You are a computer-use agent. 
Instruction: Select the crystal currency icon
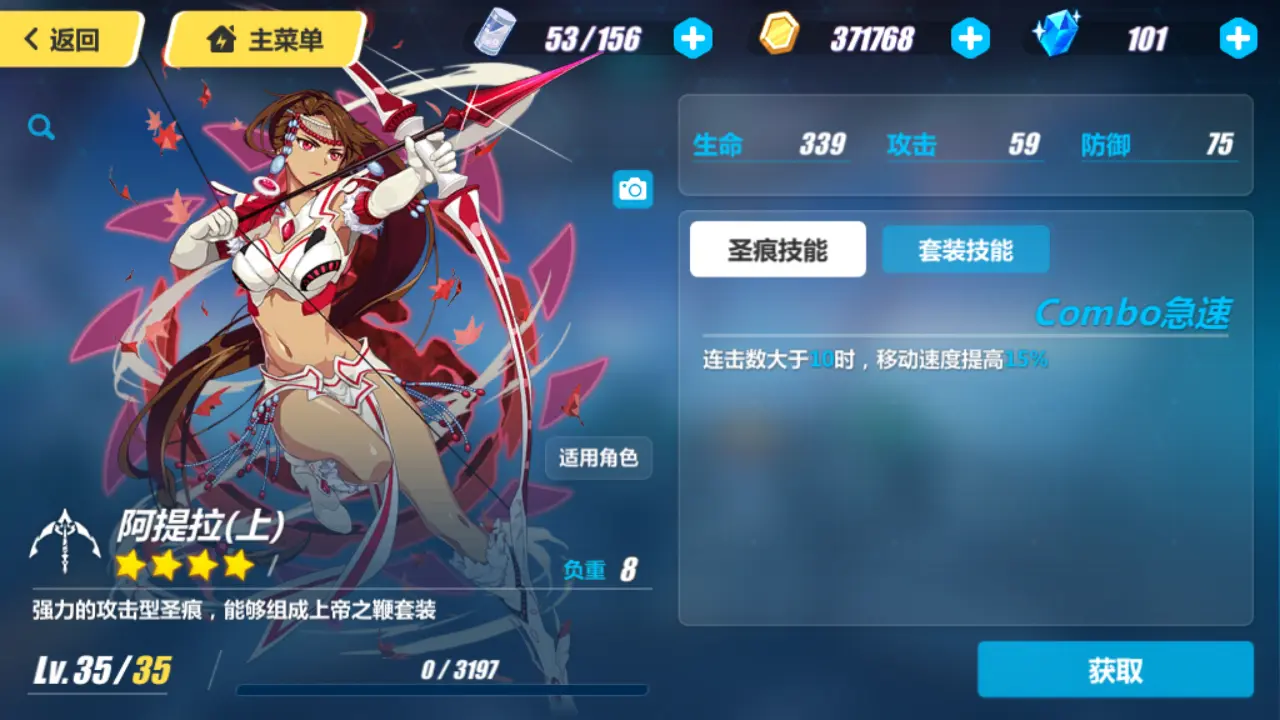(x=1058, y=36)
